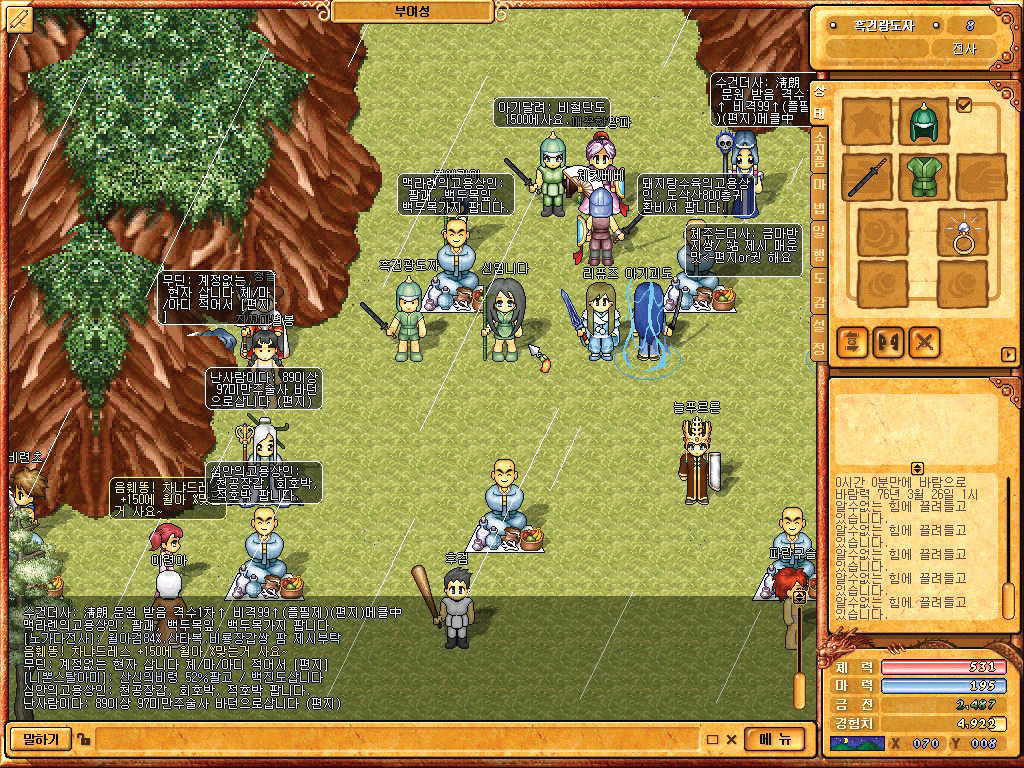Click the equipped sword weapon slot

(867, 176)
